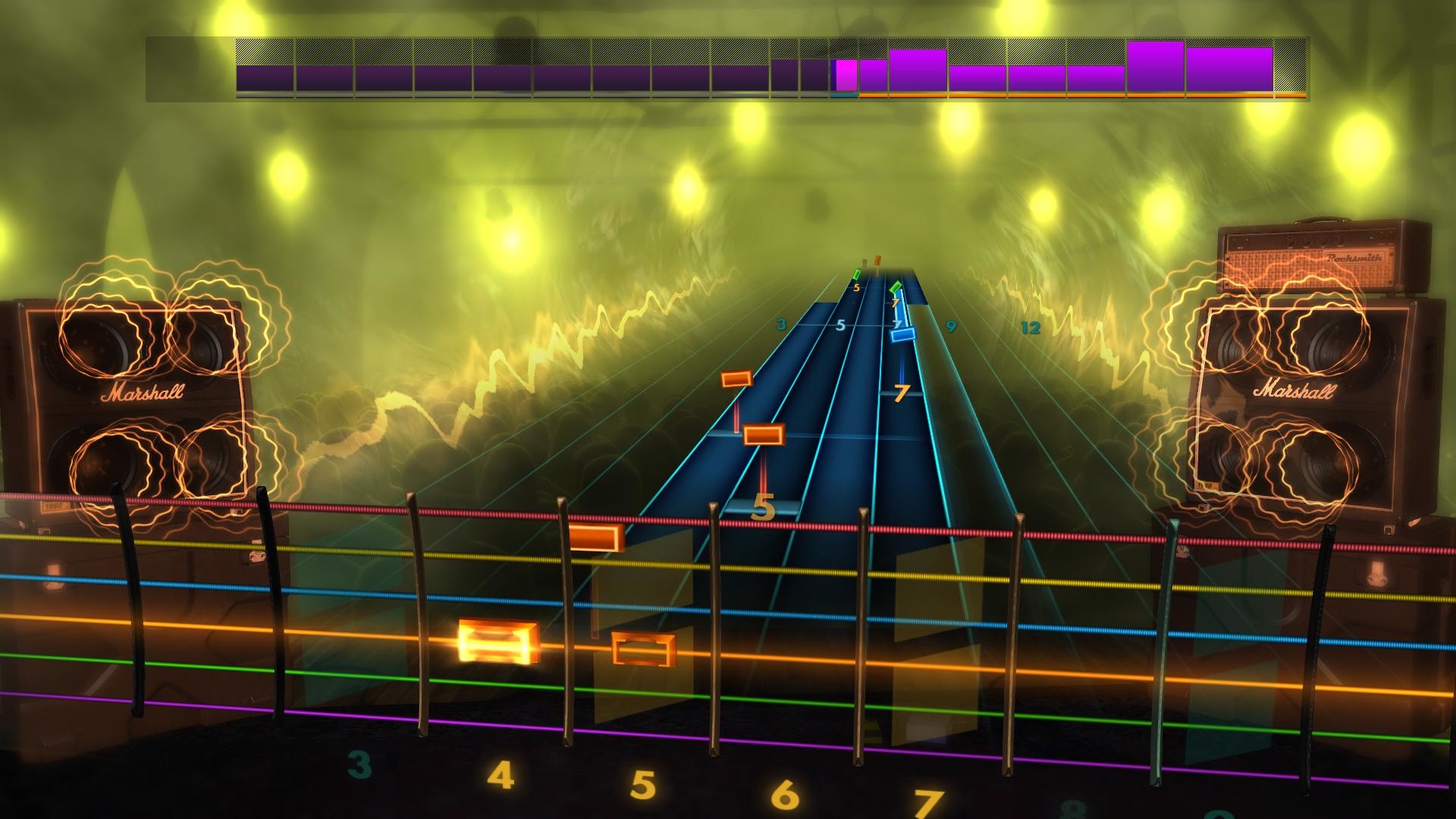Click the fret number 4 at the bottom
Viewport: 1456px width, 819px height.
coord(502,775)
